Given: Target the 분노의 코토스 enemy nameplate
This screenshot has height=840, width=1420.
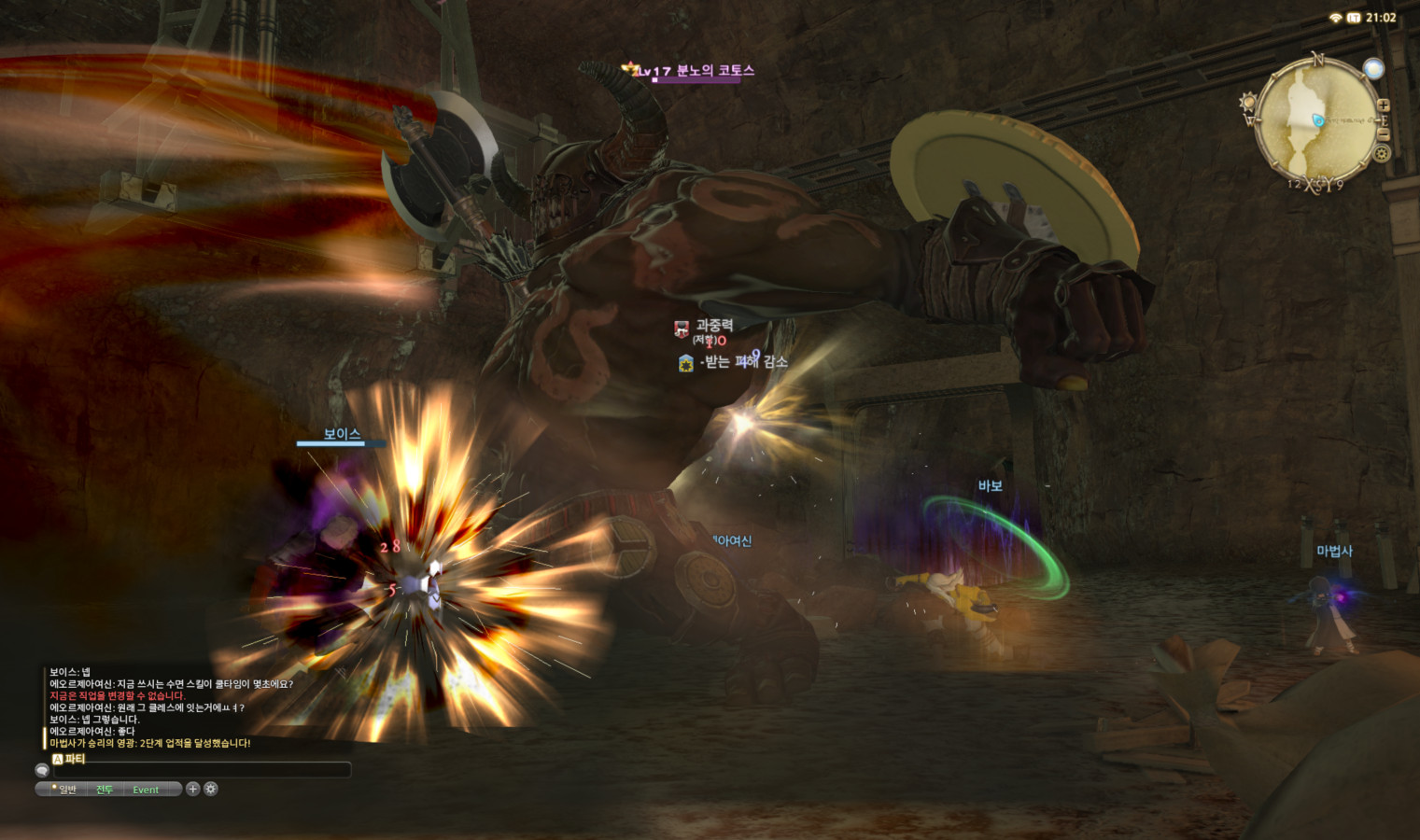Looking at the screenshot, I should [x=714, y=71].
